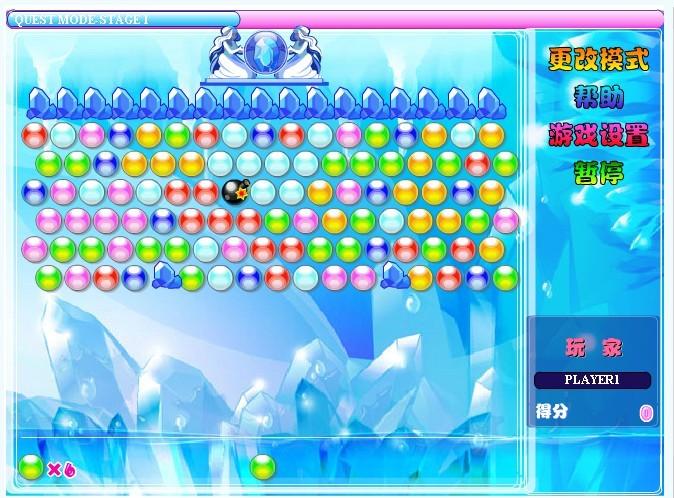This screenshot has height=498, width=674.
Task: Open the 更改模式 change mode menu
Action: (598, 59)
